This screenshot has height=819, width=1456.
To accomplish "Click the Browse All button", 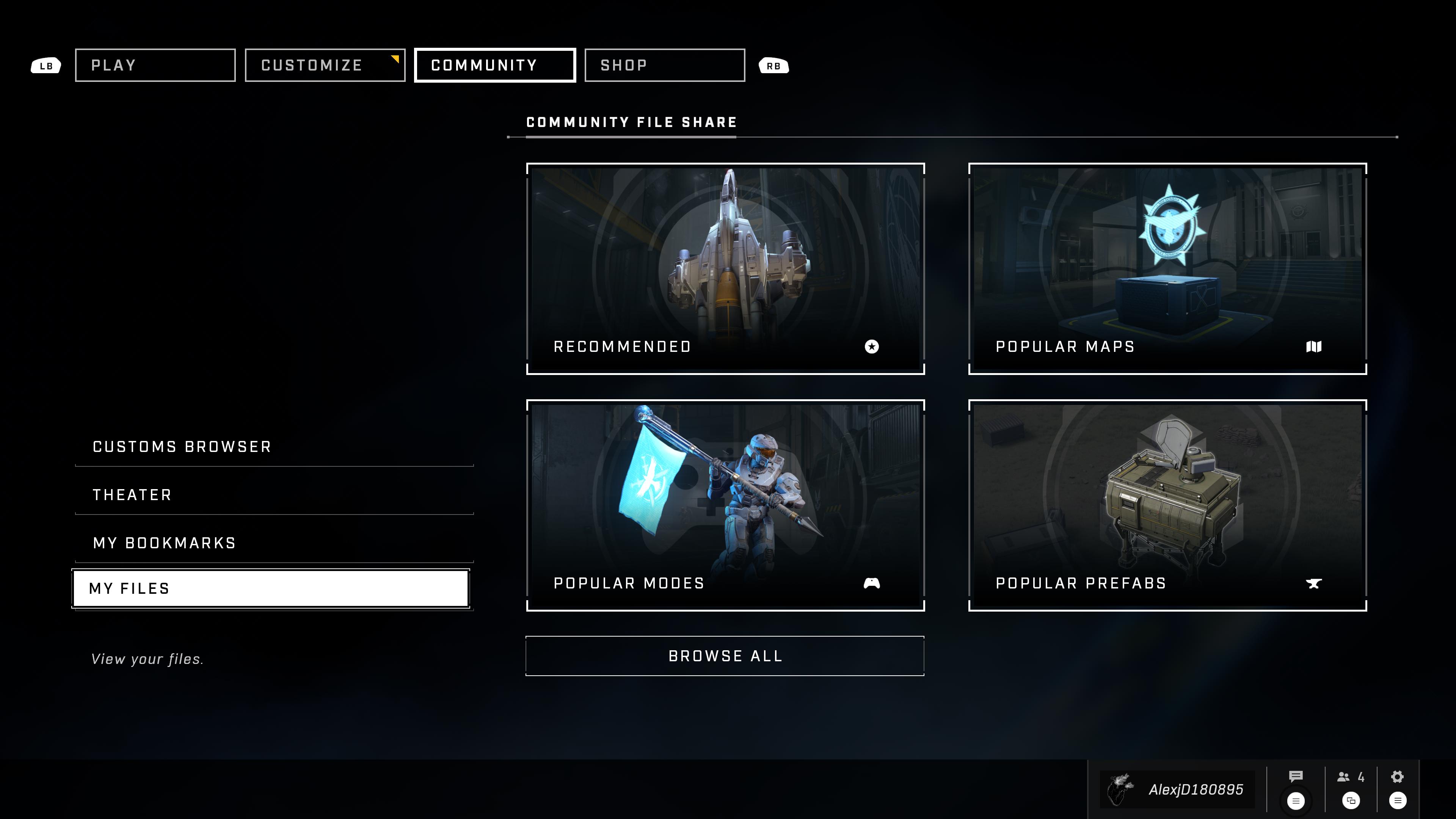I will pyautogui.click(x=725, y=656).
